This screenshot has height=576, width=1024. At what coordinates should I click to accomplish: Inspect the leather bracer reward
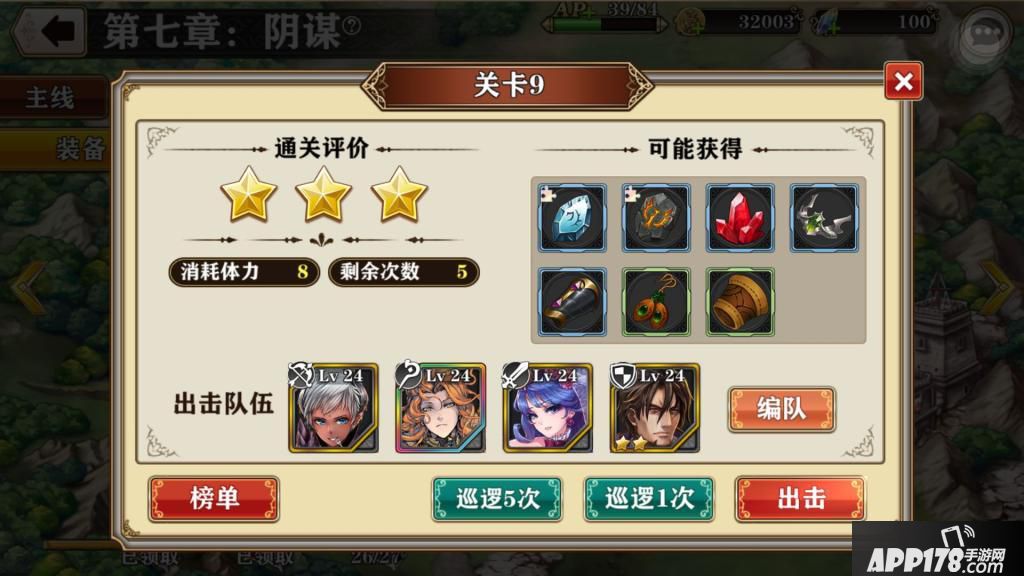[741, 301]
